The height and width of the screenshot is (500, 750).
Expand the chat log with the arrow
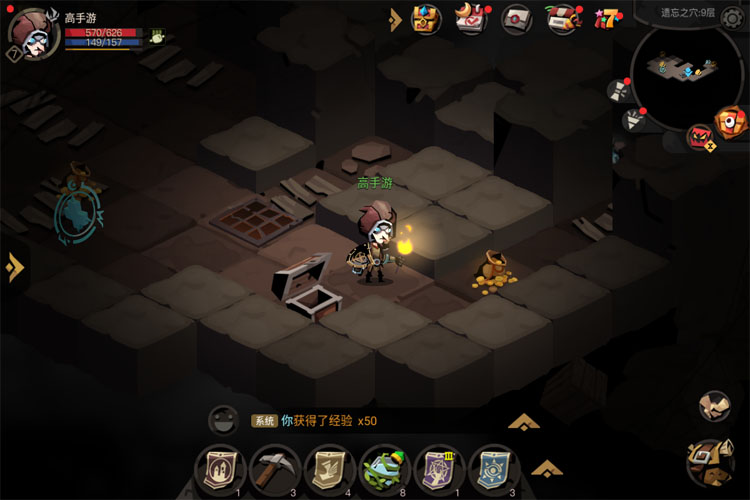[x=524, y=421]
